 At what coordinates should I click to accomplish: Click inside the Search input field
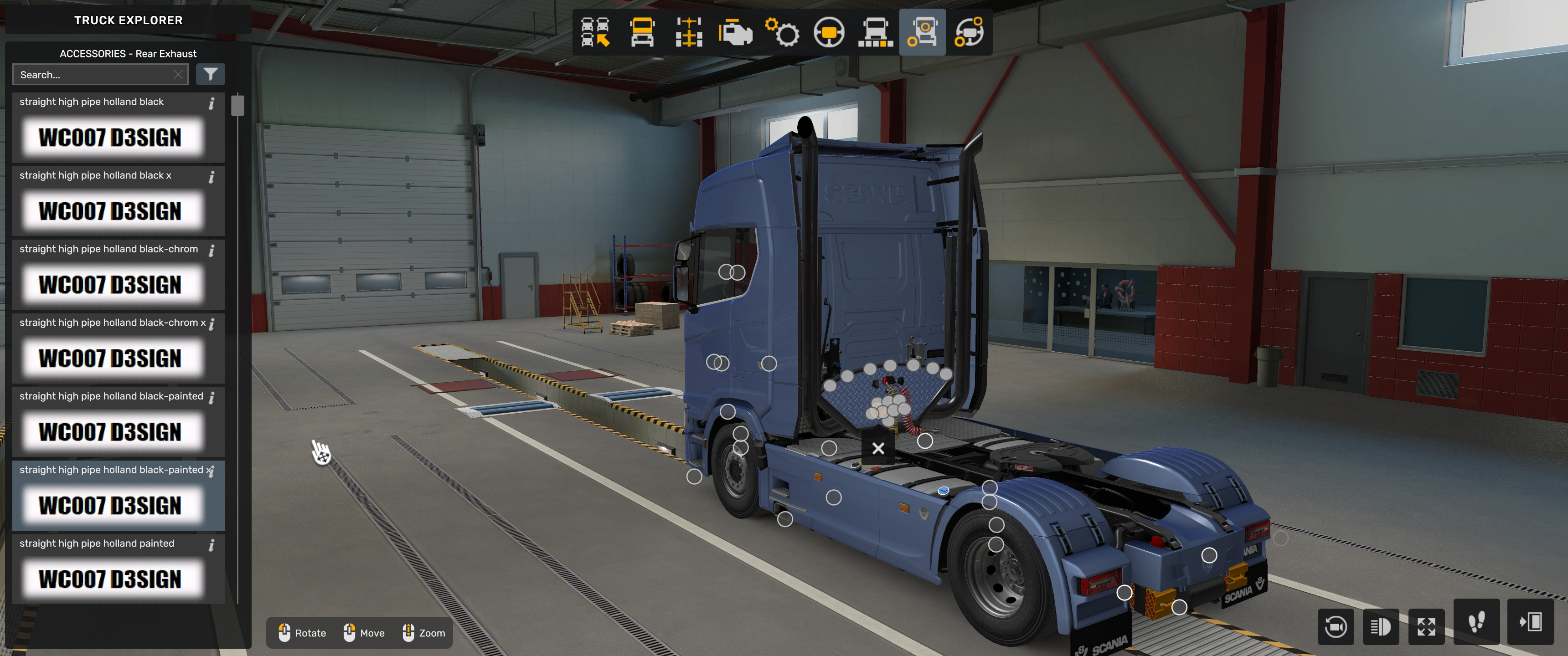click(x=91, y=74)
